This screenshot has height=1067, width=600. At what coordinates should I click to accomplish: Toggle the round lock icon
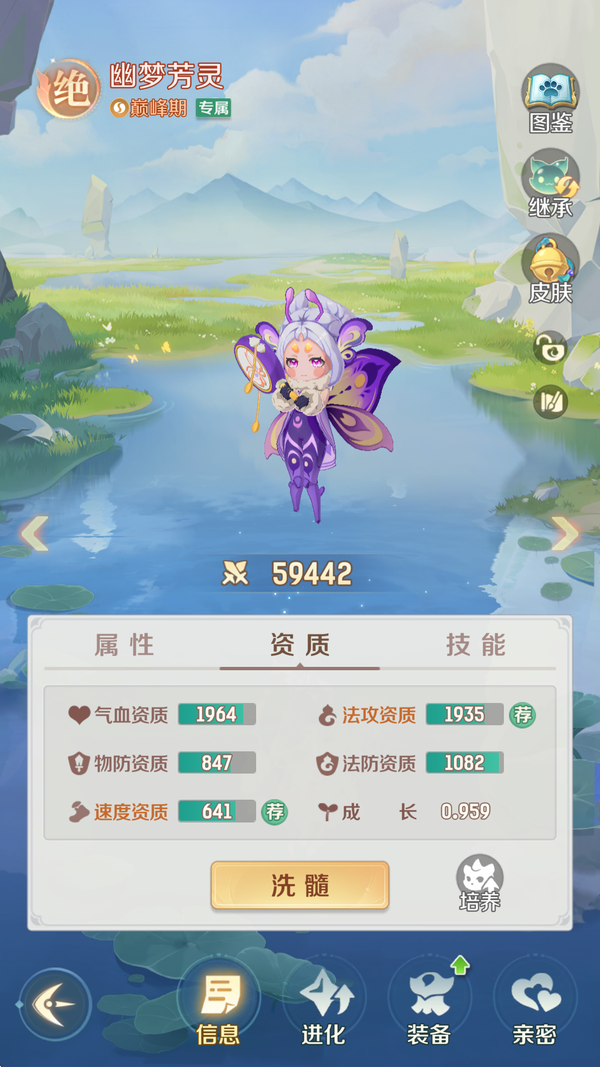(550, 349)
